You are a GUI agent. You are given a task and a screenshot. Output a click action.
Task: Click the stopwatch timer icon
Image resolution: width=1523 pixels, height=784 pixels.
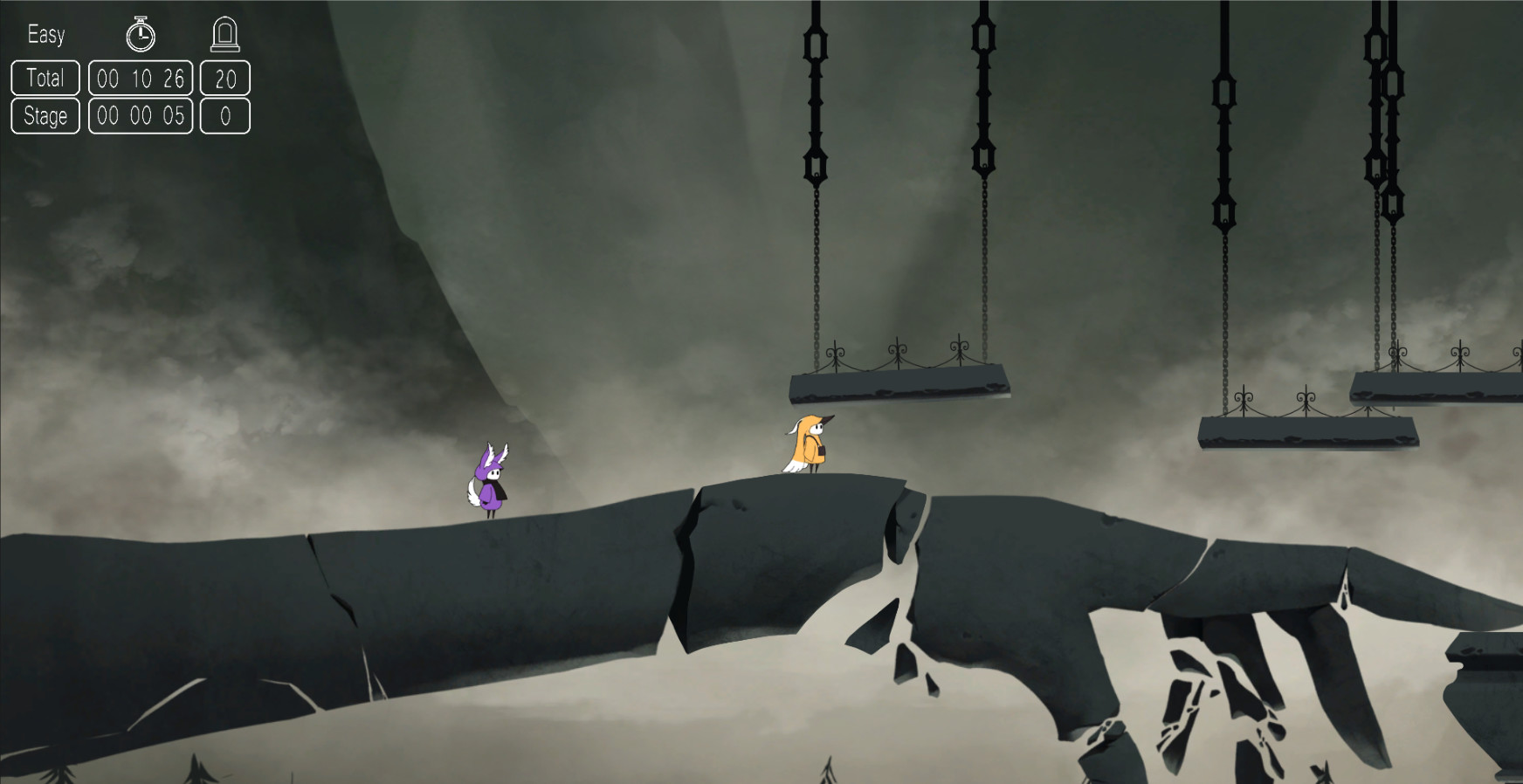tap(140, 35)
